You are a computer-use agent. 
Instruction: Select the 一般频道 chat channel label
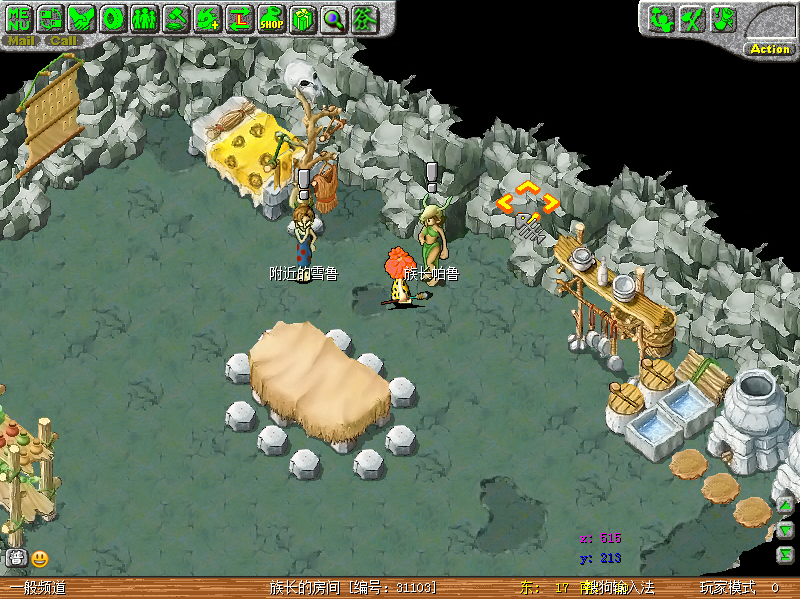coord(38,588)
